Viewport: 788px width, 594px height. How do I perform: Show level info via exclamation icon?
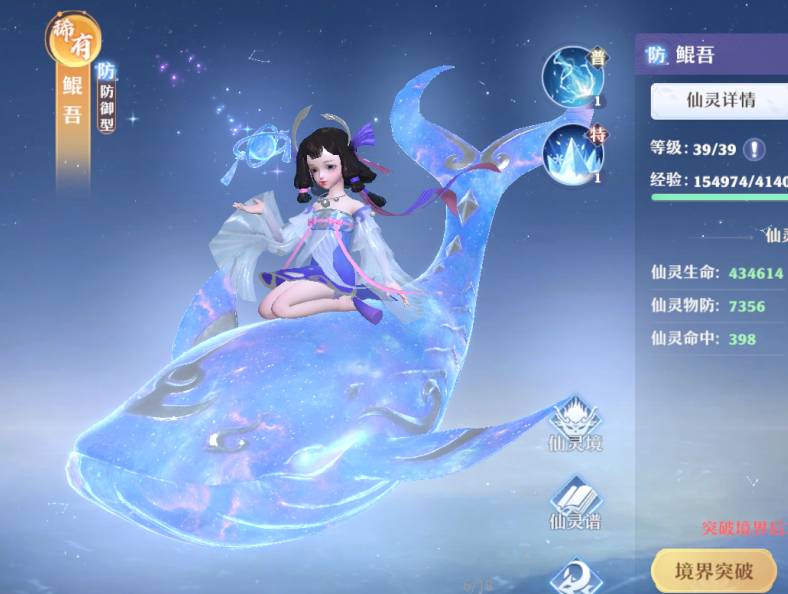point(752,149)
